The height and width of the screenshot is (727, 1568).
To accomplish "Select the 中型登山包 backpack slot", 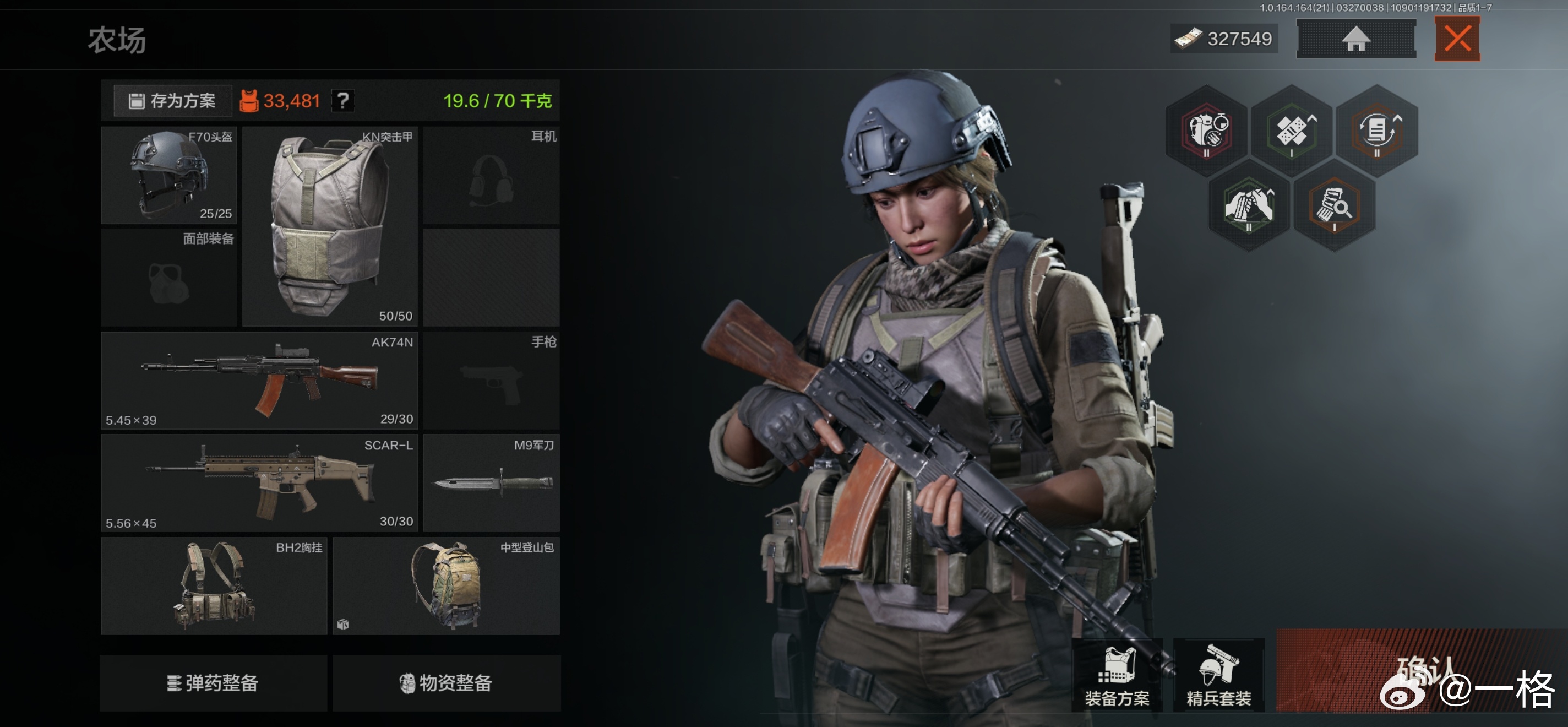I will [445, 586].
